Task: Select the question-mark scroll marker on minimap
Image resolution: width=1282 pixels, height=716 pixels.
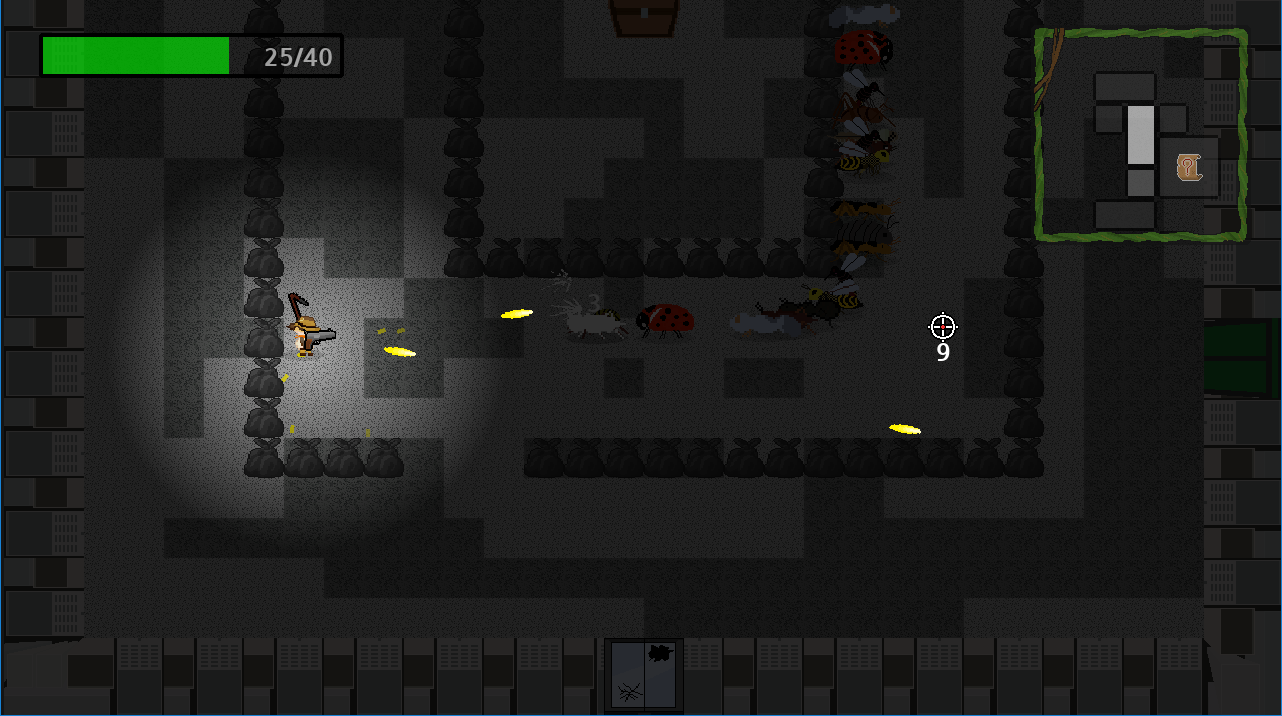Action: [x=1189, y=166]
